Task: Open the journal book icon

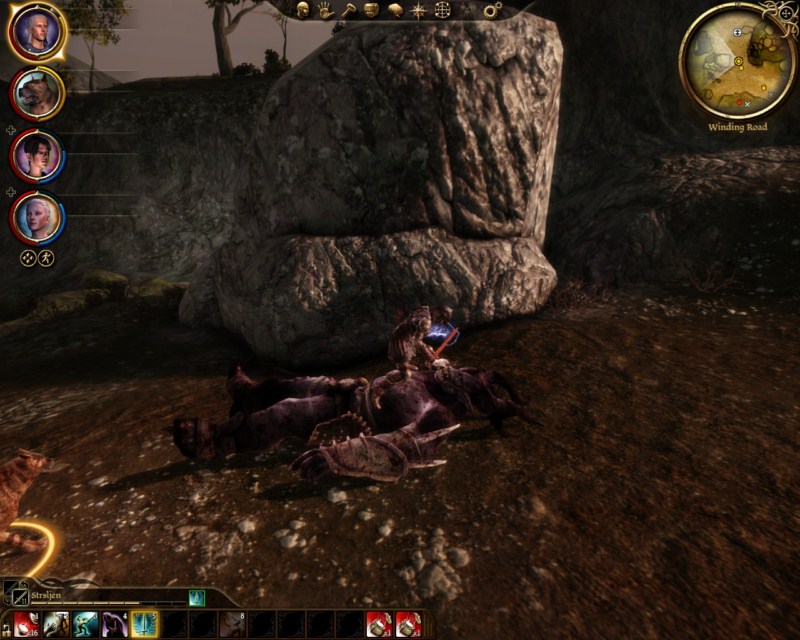Action: pos(394,10)
